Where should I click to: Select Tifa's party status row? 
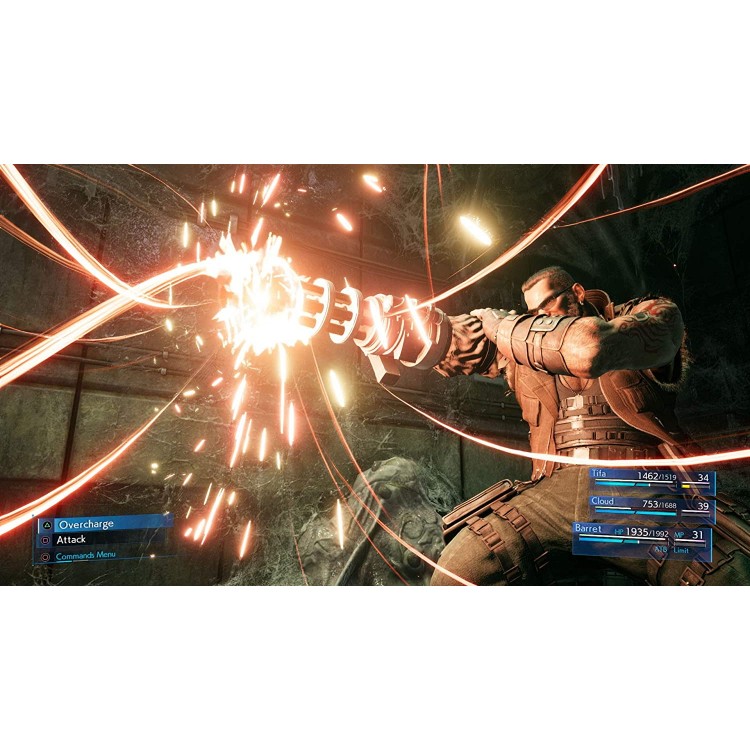click(650, 478)
